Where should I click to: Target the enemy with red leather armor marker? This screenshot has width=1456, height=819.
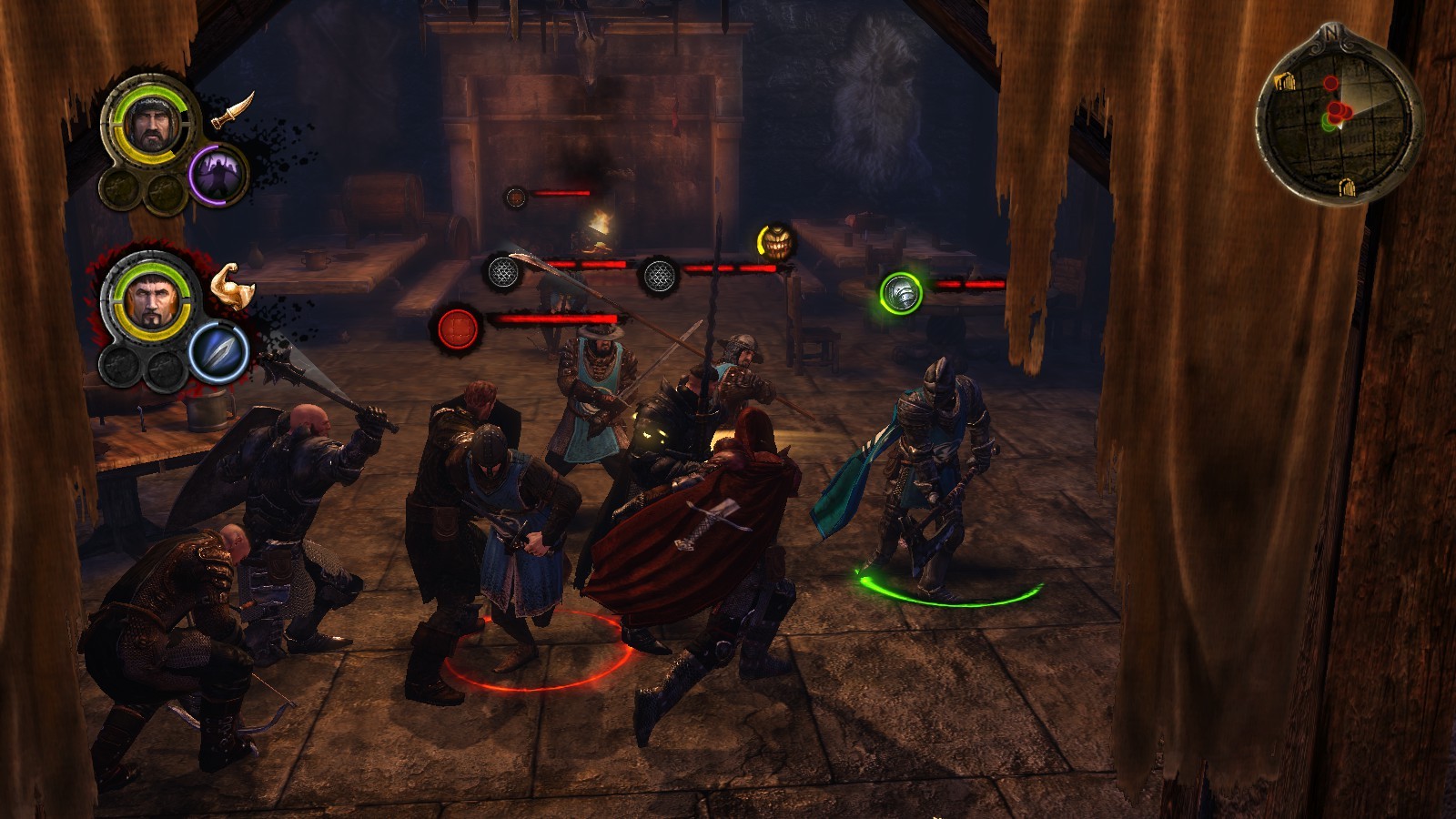458,328
